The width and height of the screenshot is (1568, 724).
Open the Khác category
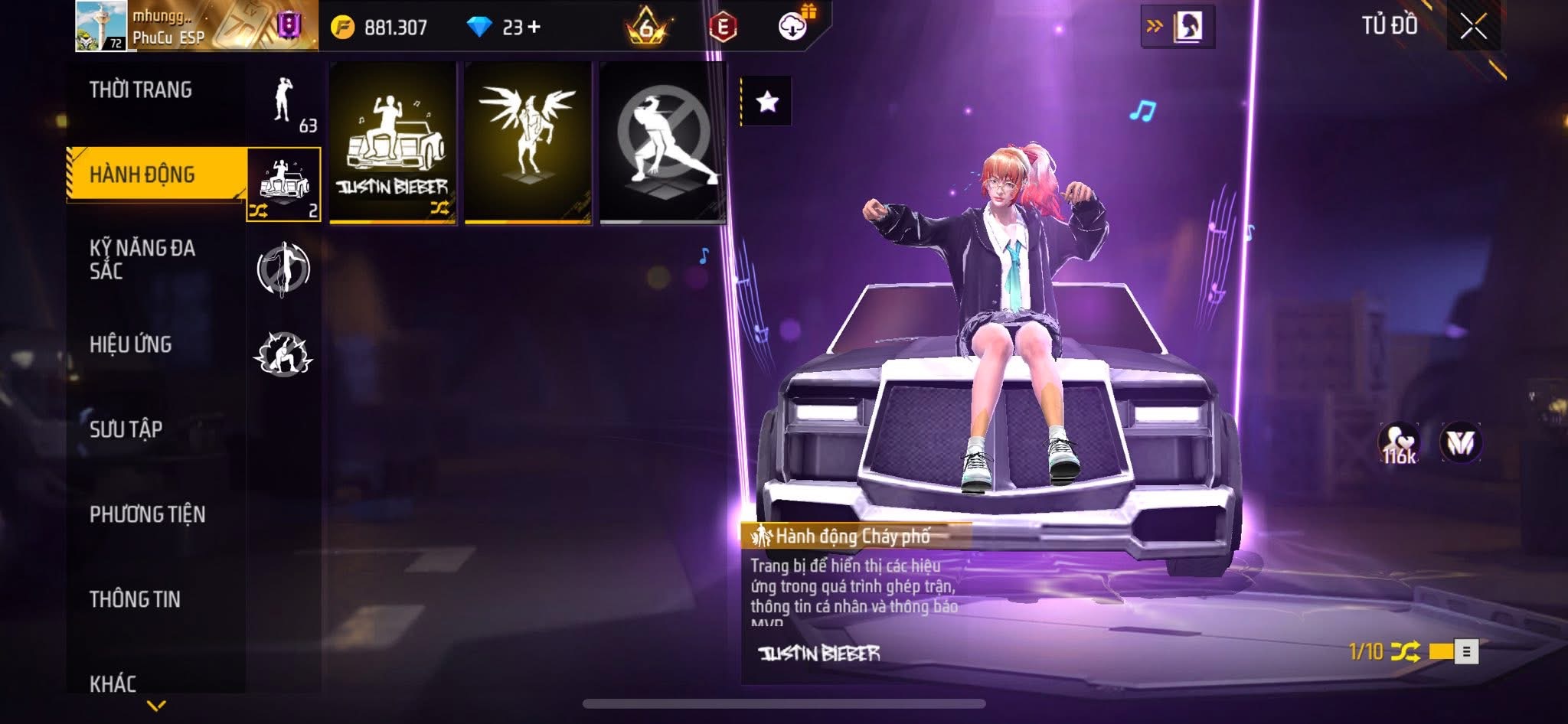tap(113, 683)
